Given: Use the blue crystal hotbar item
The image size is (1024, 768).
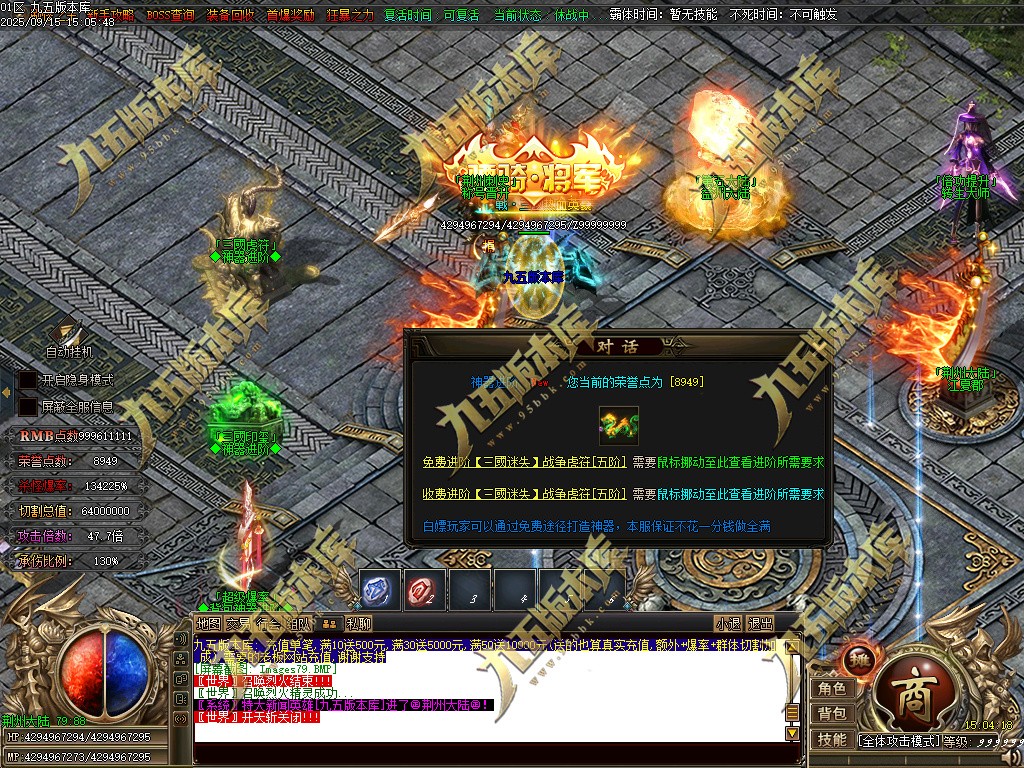Looking at the screenshot, I should click(380, 590).
